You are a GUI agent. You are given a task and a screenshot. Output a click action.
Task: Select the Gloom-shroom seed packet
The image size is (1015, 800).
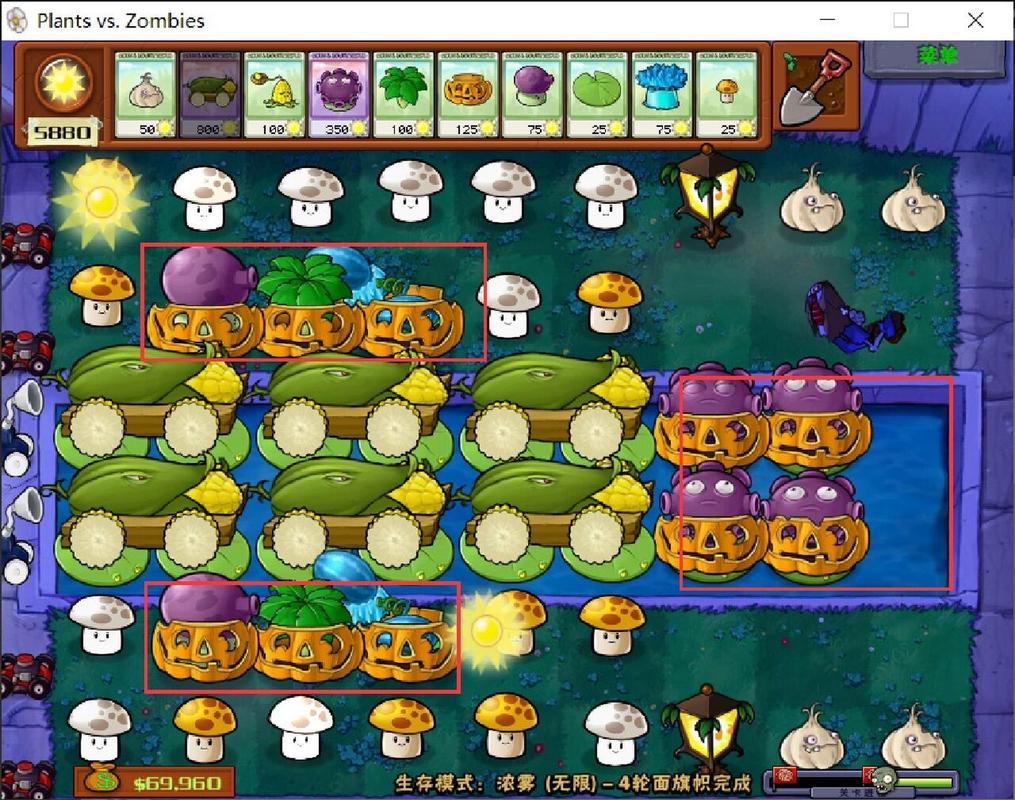[x=339, y=95]
